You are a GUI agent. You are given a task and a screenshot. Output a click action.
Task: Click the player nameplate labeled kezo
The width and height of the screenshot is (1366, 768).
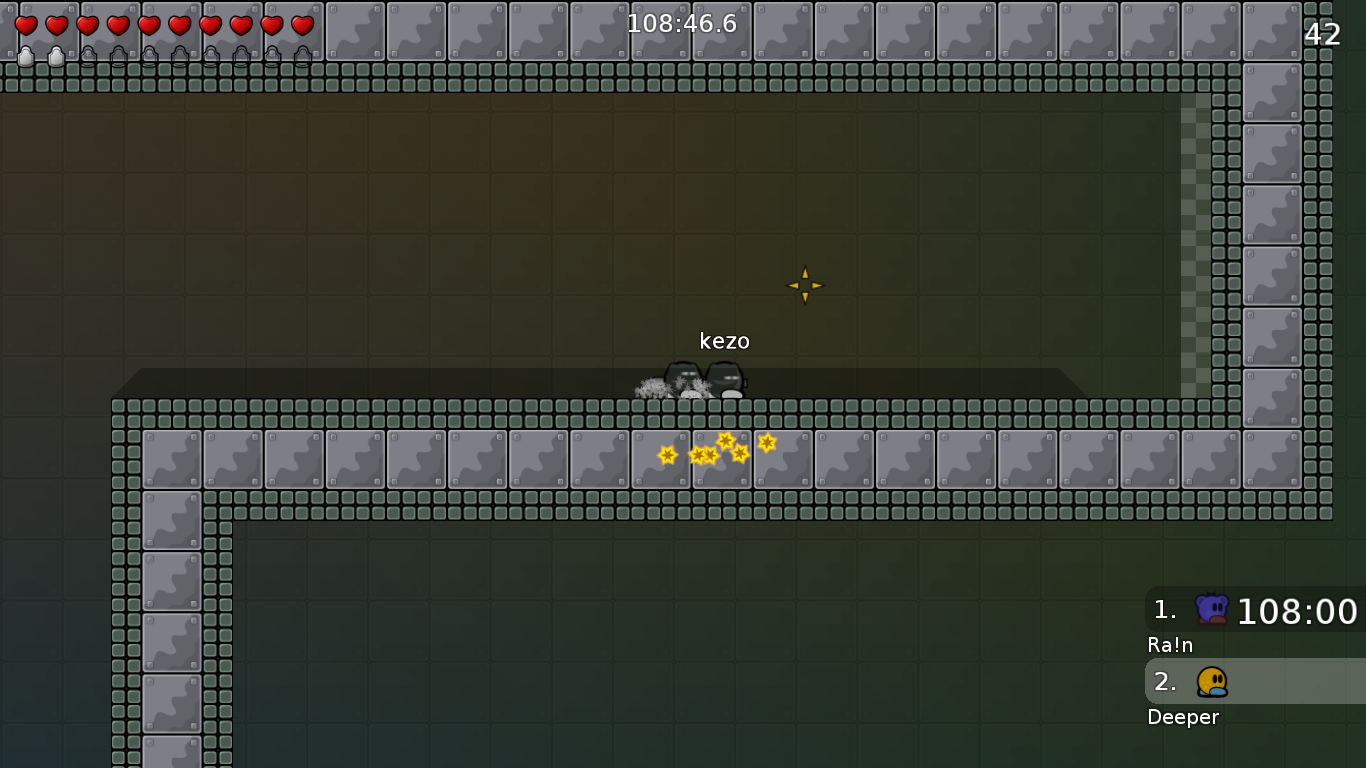tap(727, 341)
